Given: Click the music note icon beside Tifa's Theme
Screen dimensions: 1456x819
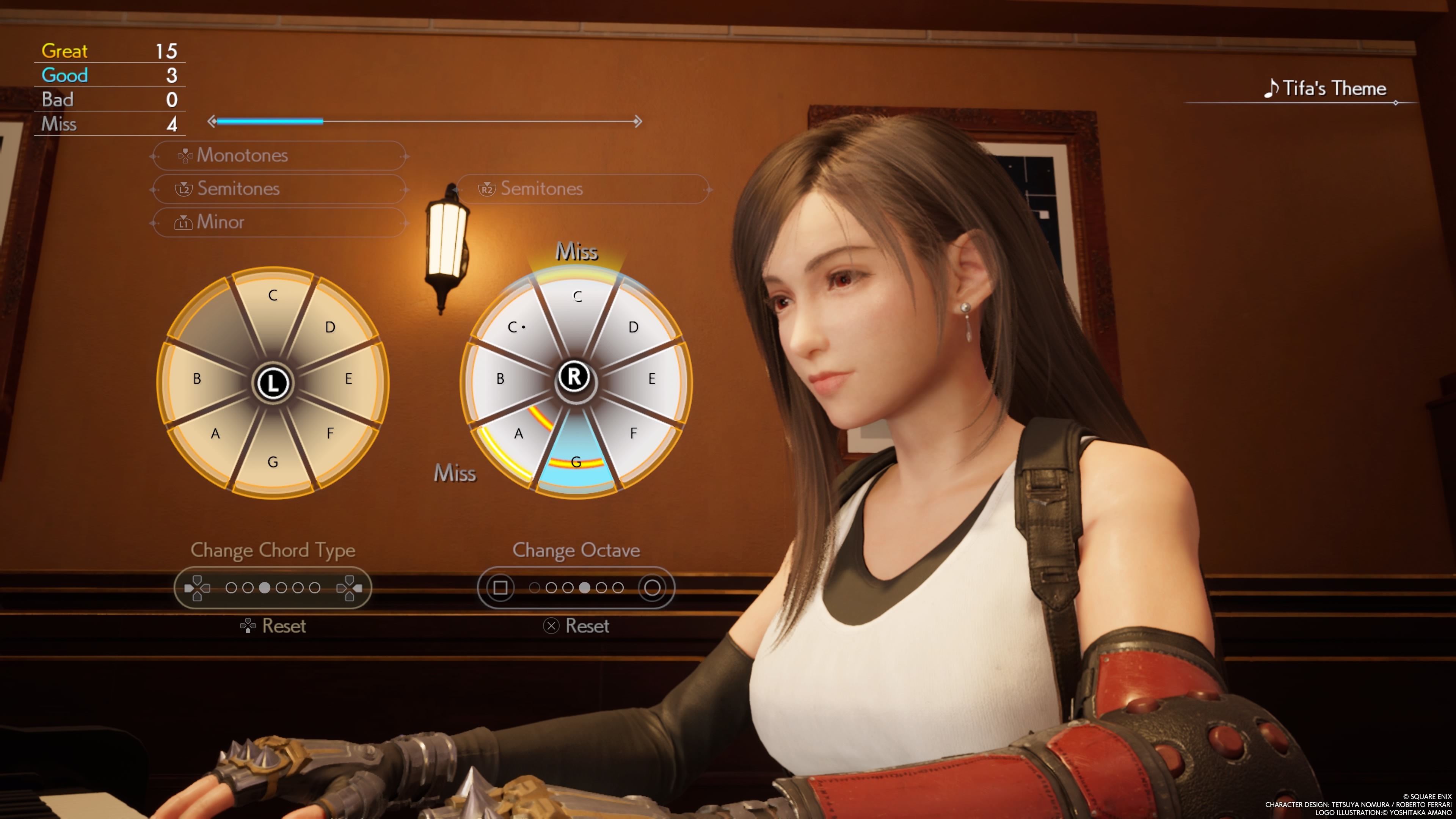Looking at the screenshot, I should coord(1272,88).
